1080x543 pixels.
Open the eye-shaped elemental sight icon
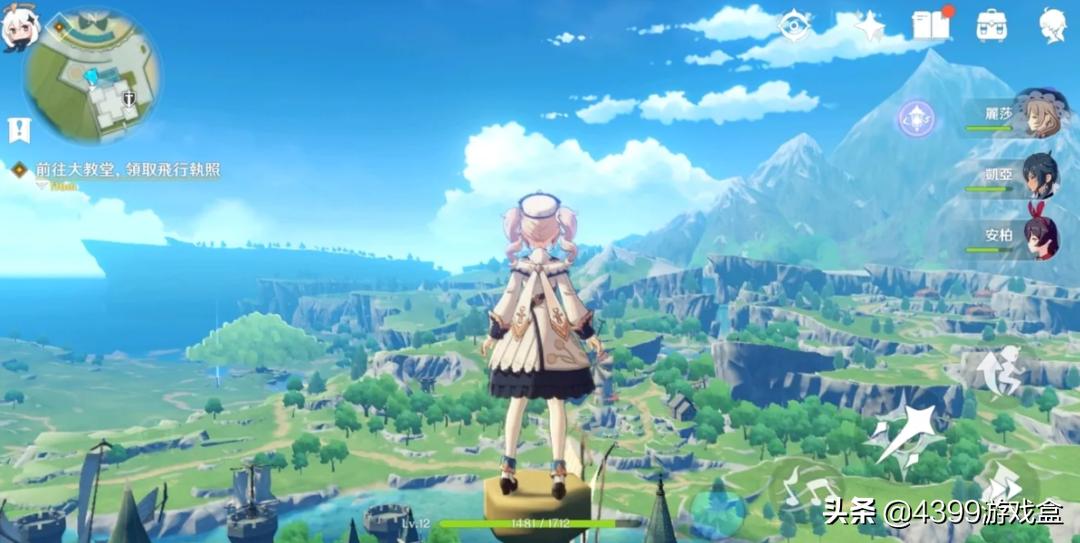pos(795,25)
